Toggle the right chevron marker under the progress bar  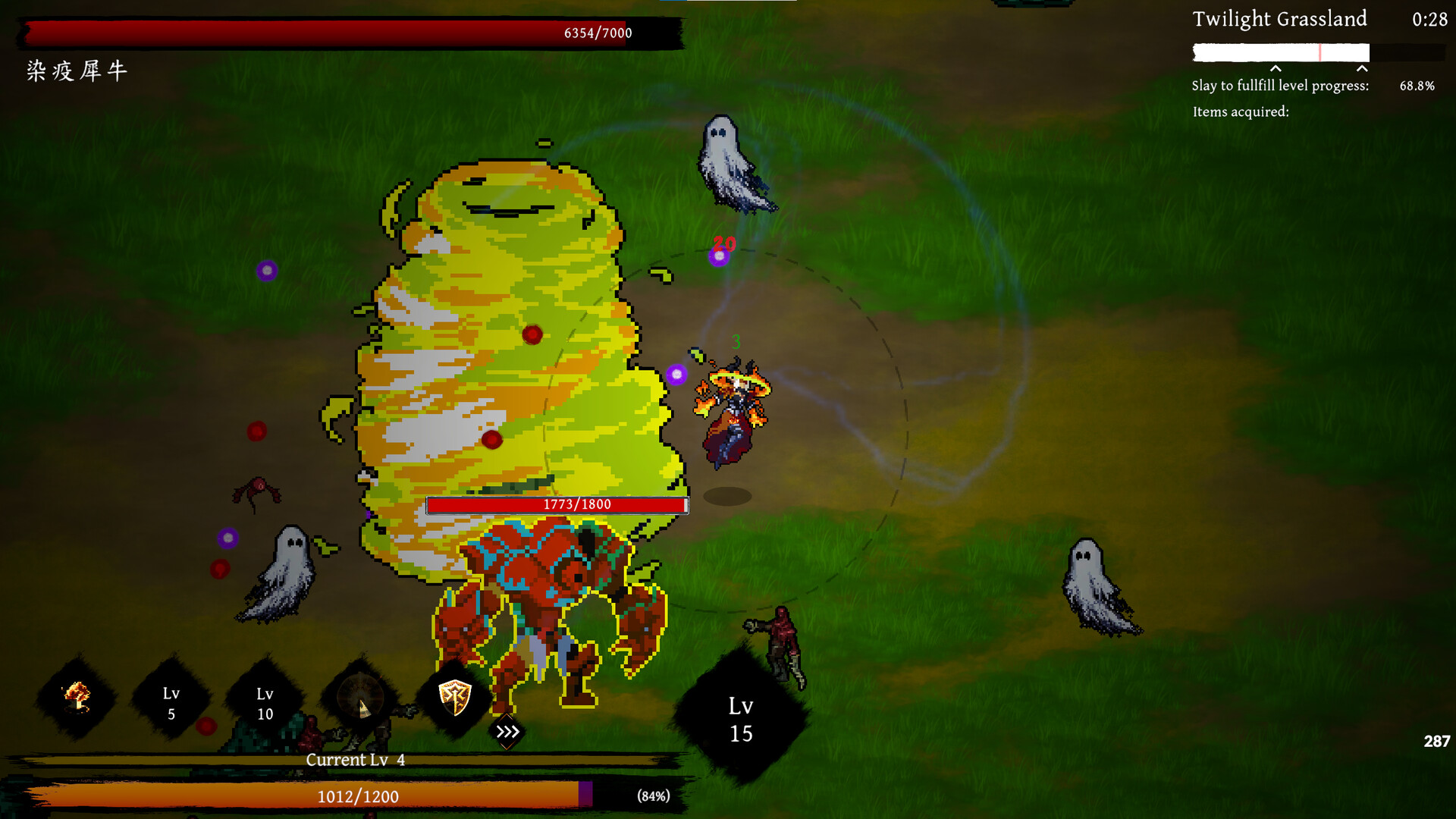click(x=1361, y=70)
